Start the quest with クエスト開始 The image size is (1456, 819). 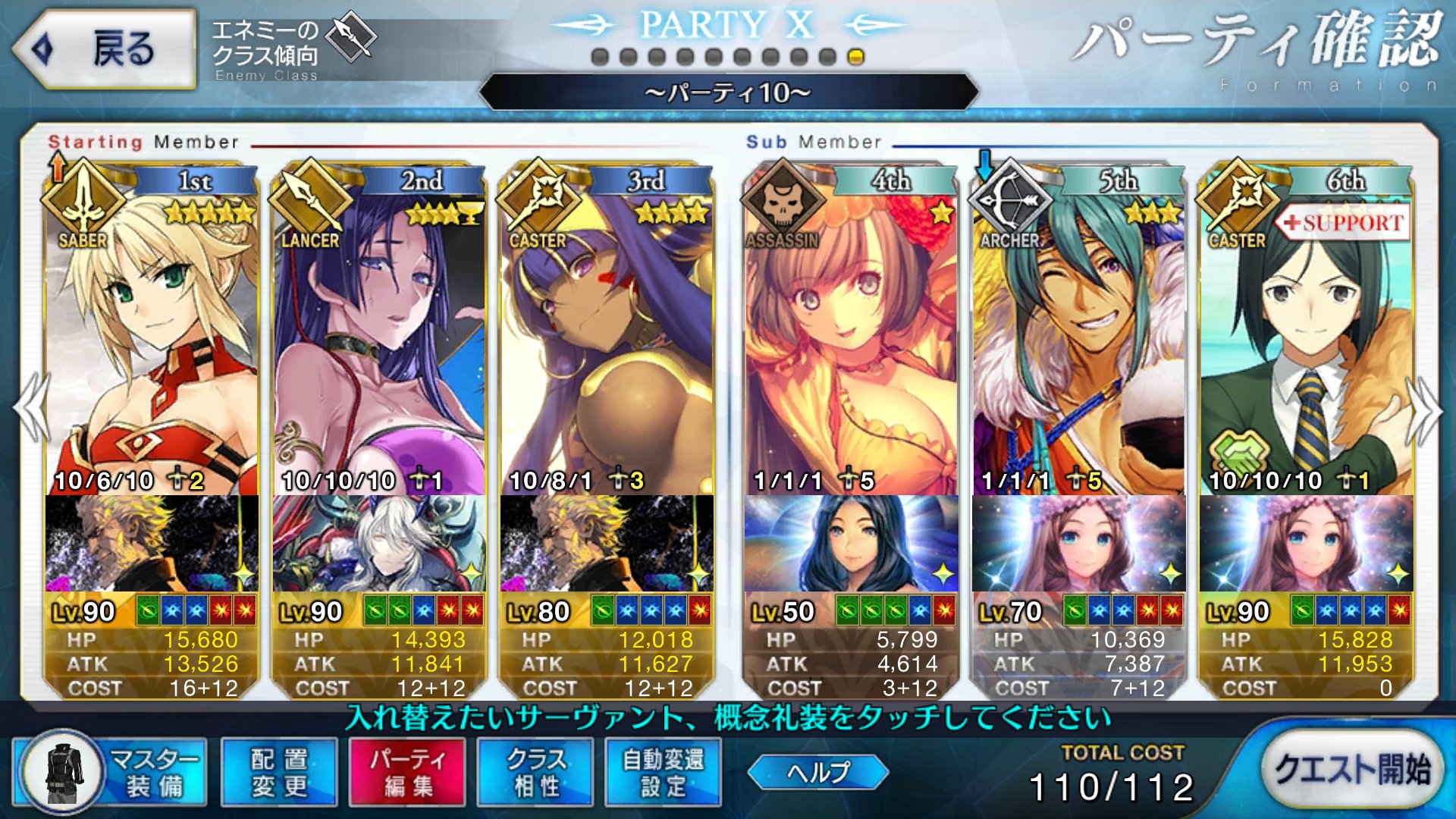click(x=1351, y=770)
